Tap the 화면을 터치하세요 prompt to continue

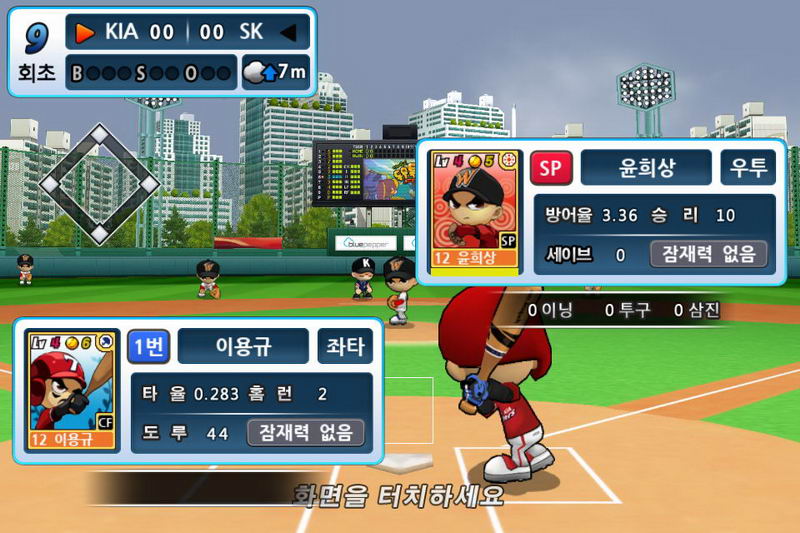point(397,494)
